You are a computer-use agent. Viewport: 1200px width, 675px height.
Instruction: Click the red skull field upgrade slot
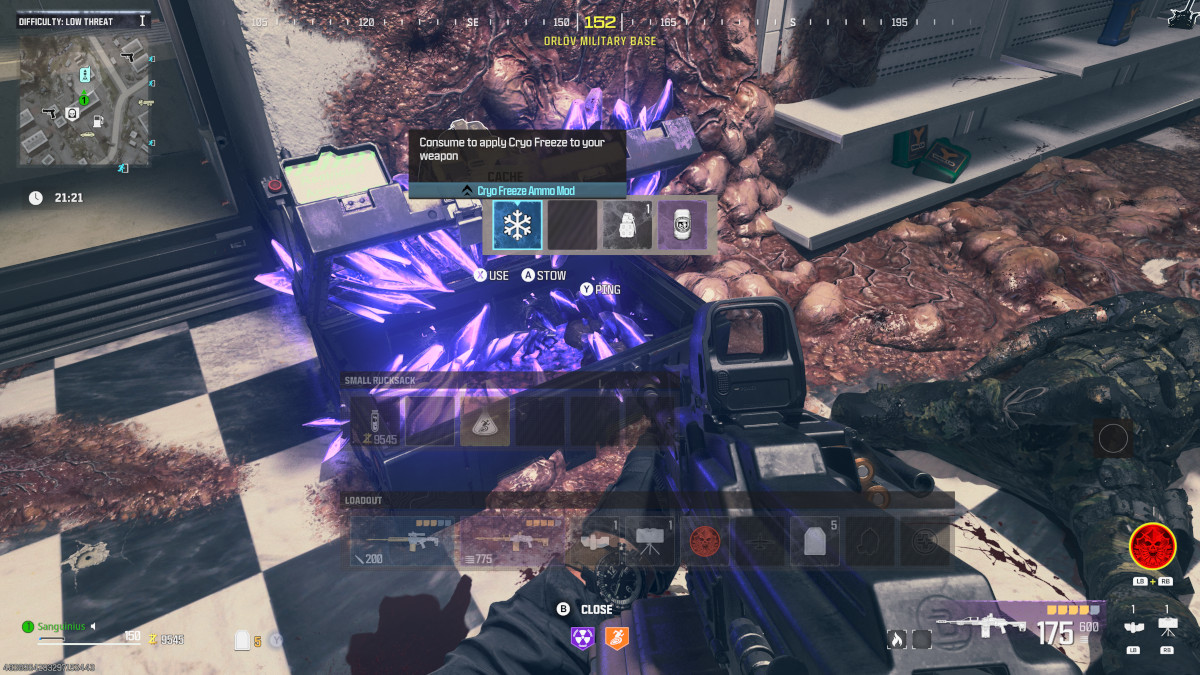coord(706,541)
